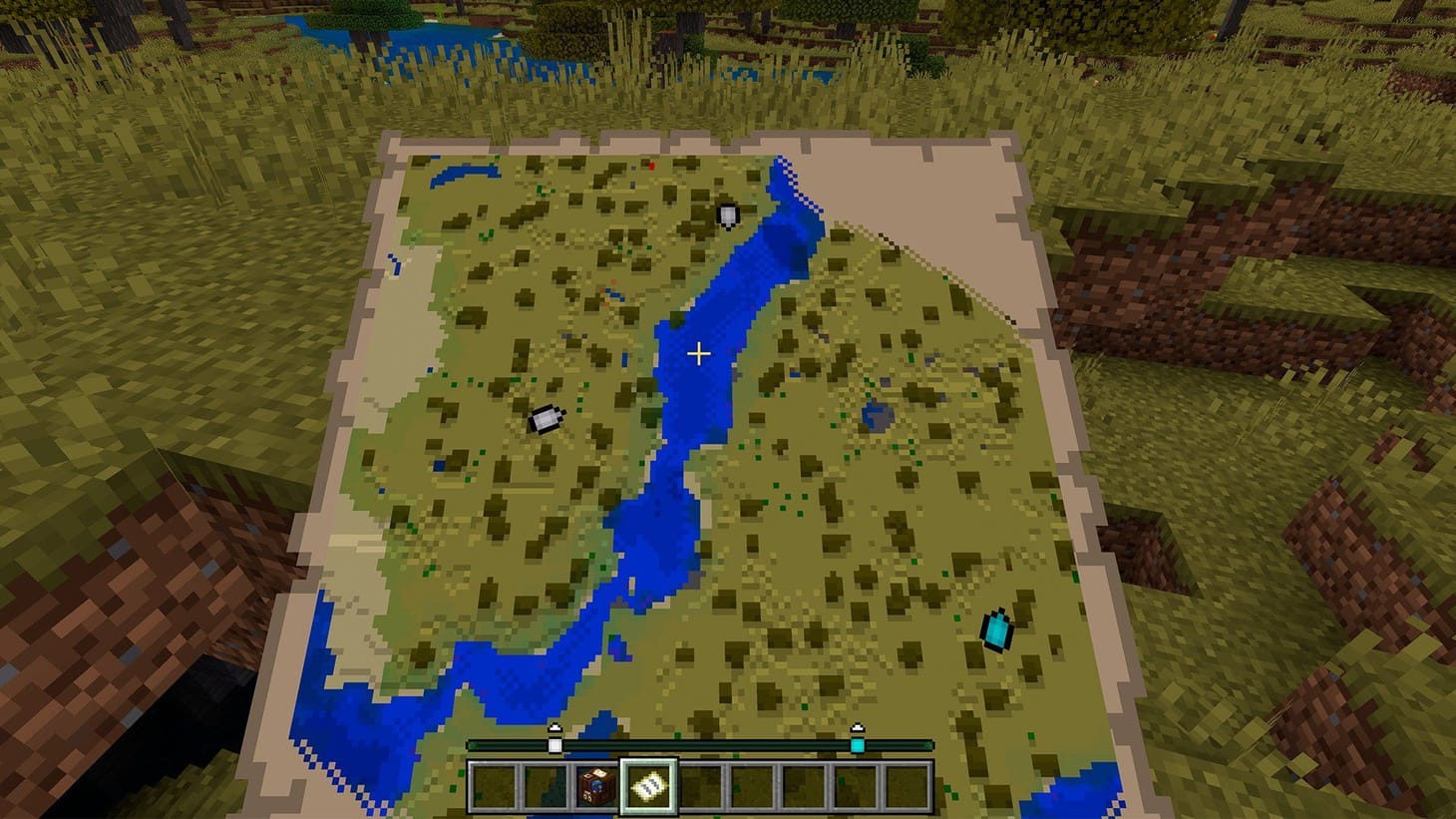Click the white player marker near the river top
The height and width of the screenshot is (819, 1456).
(728, 215)
